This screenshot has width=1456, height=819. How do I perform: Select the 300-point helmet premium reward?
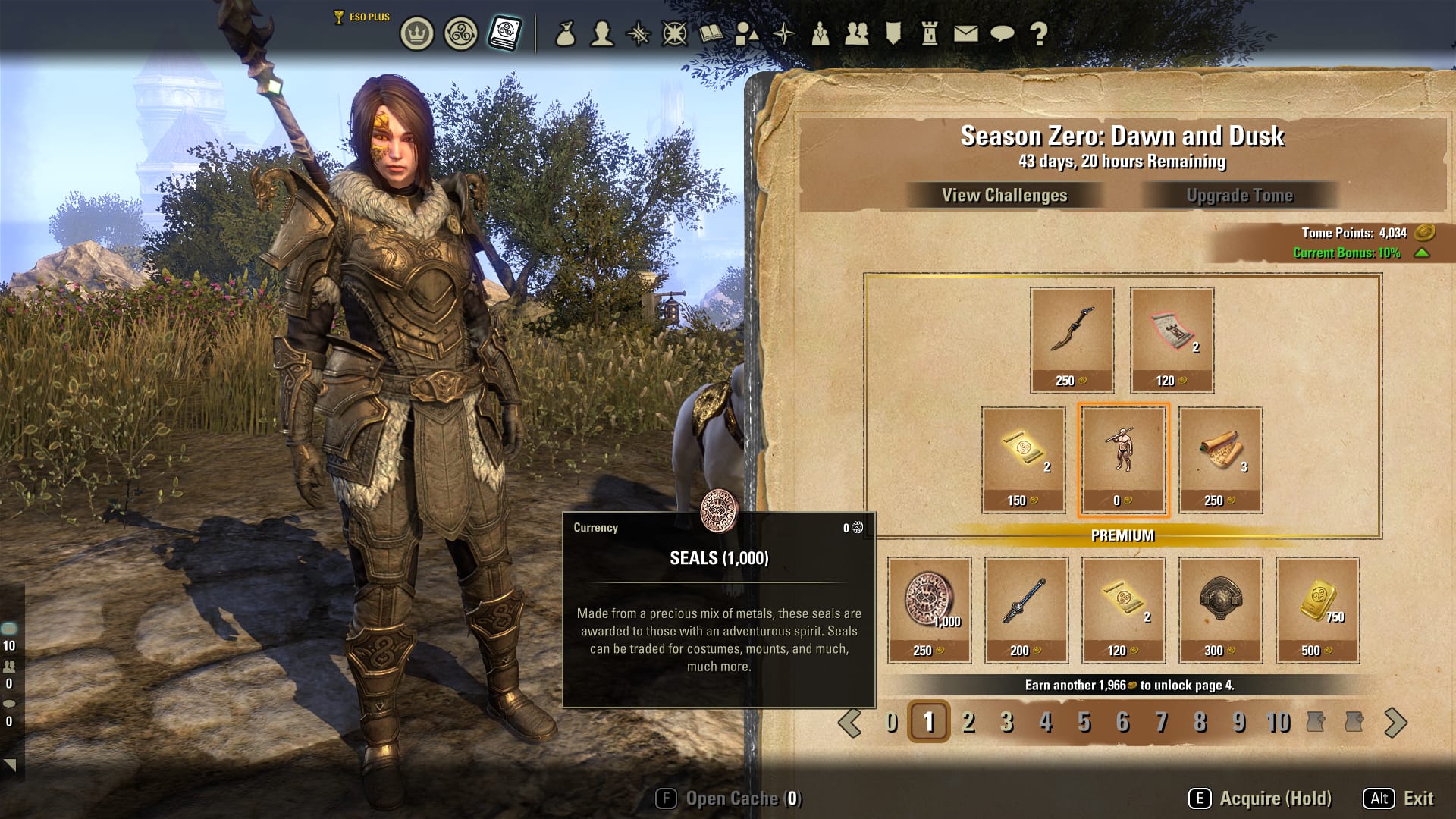point(1220,610)
